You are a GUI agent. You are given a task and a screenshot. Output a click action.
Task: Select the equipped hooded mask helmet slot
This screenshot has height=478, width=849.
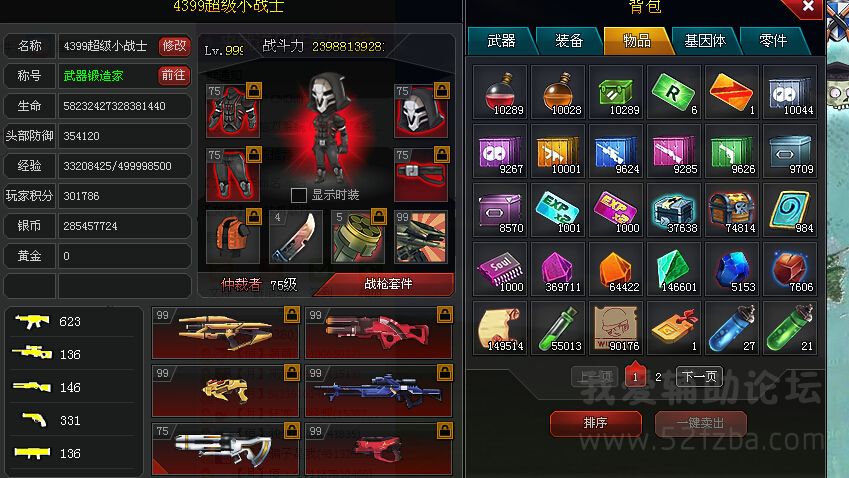420,110
